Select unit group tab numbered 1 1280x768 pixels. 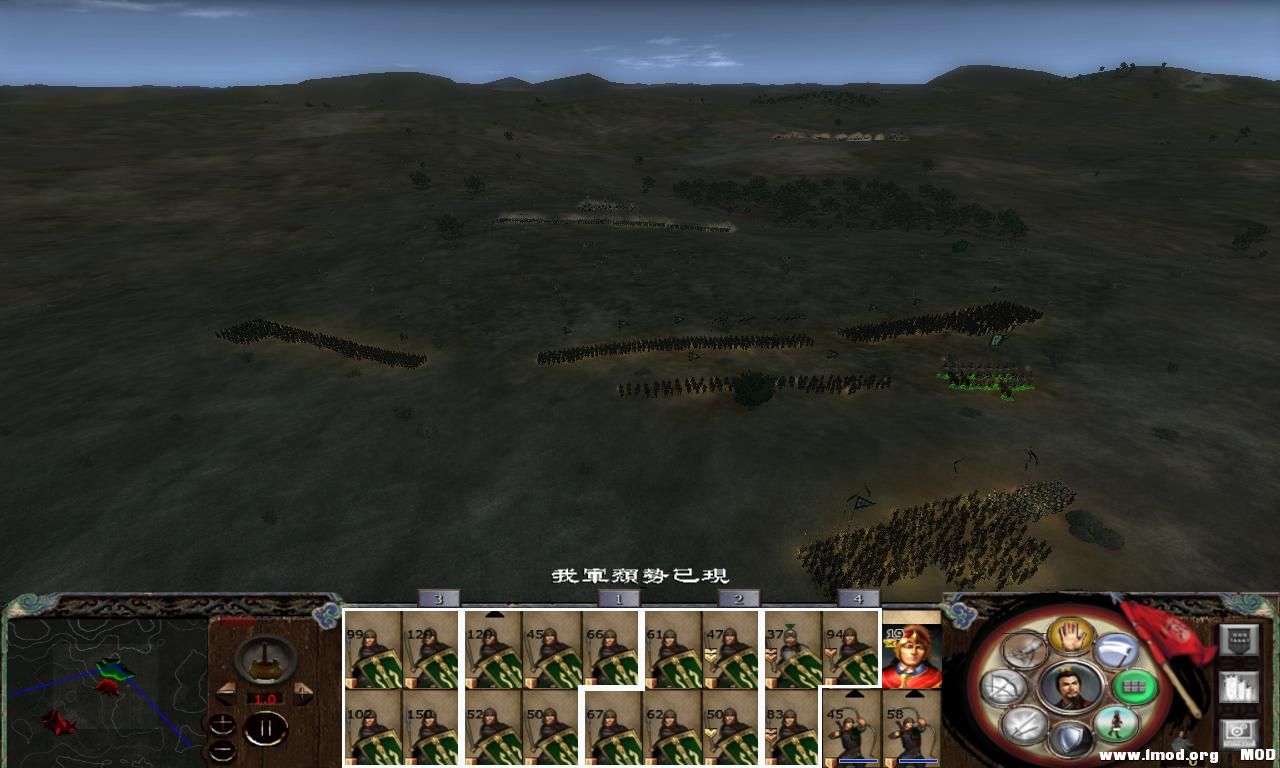pos(620,600)
